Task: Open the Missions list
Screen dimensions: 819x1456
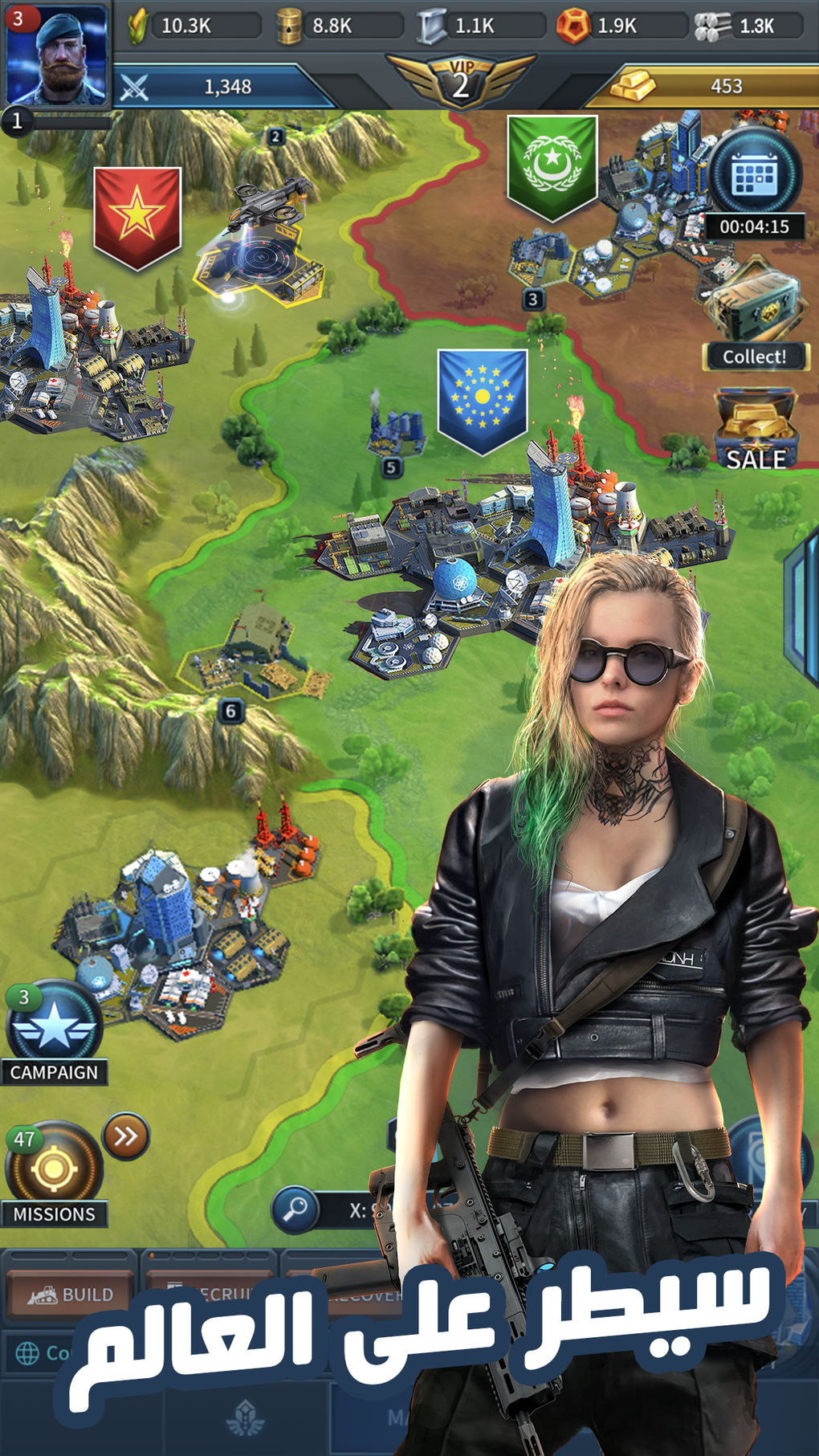Action: coord(54,1174)
